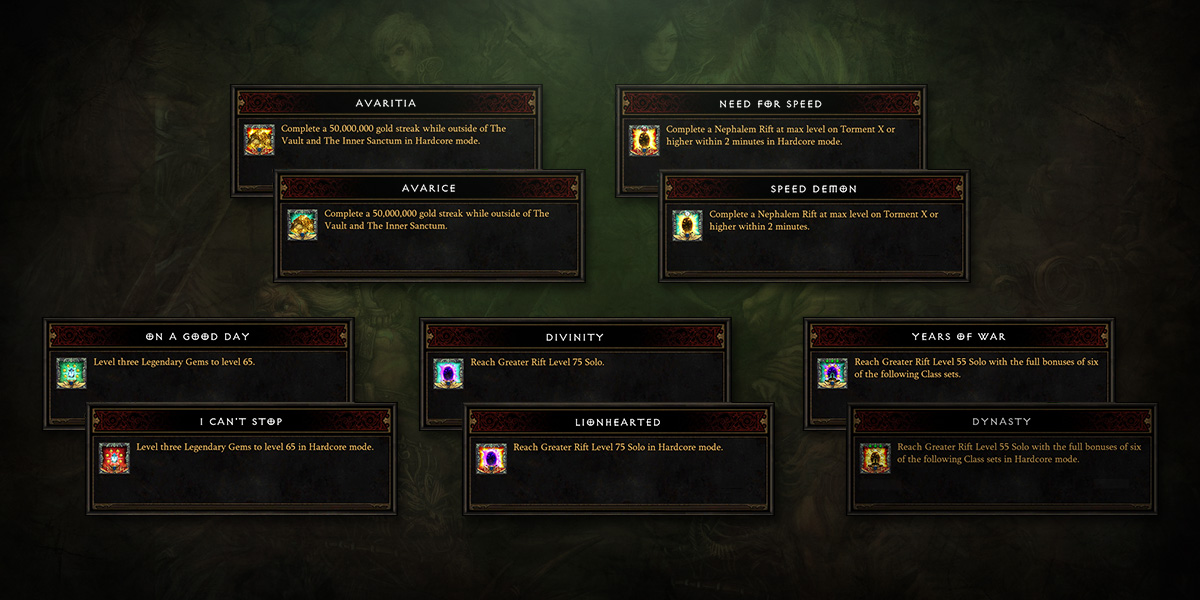1200x600 pixels.
Task: Click the Lionhearted achievement icon
Action: (x=491, y=458)
